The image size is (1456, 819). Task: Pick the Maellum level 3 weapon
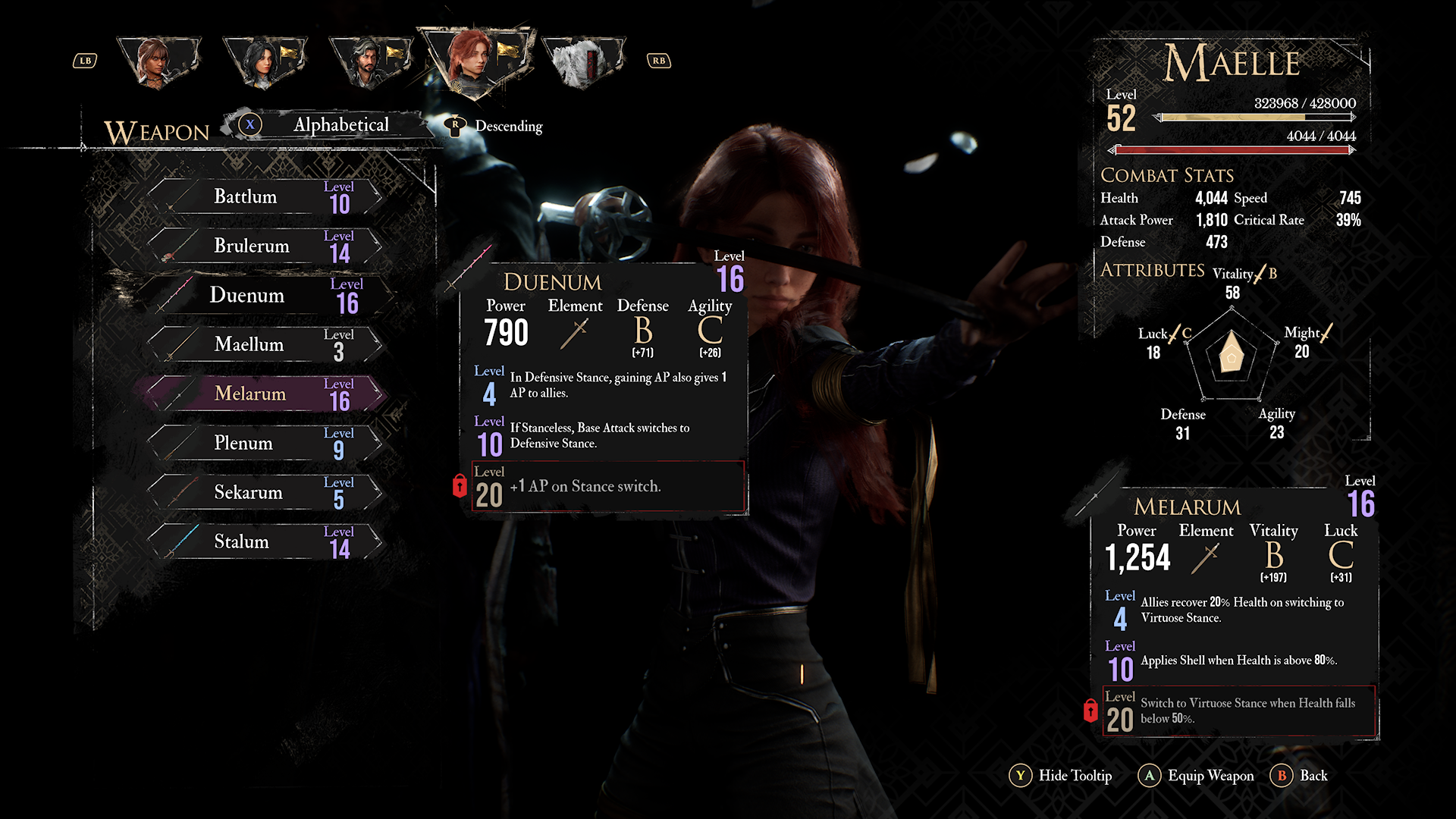coord(265,345)
